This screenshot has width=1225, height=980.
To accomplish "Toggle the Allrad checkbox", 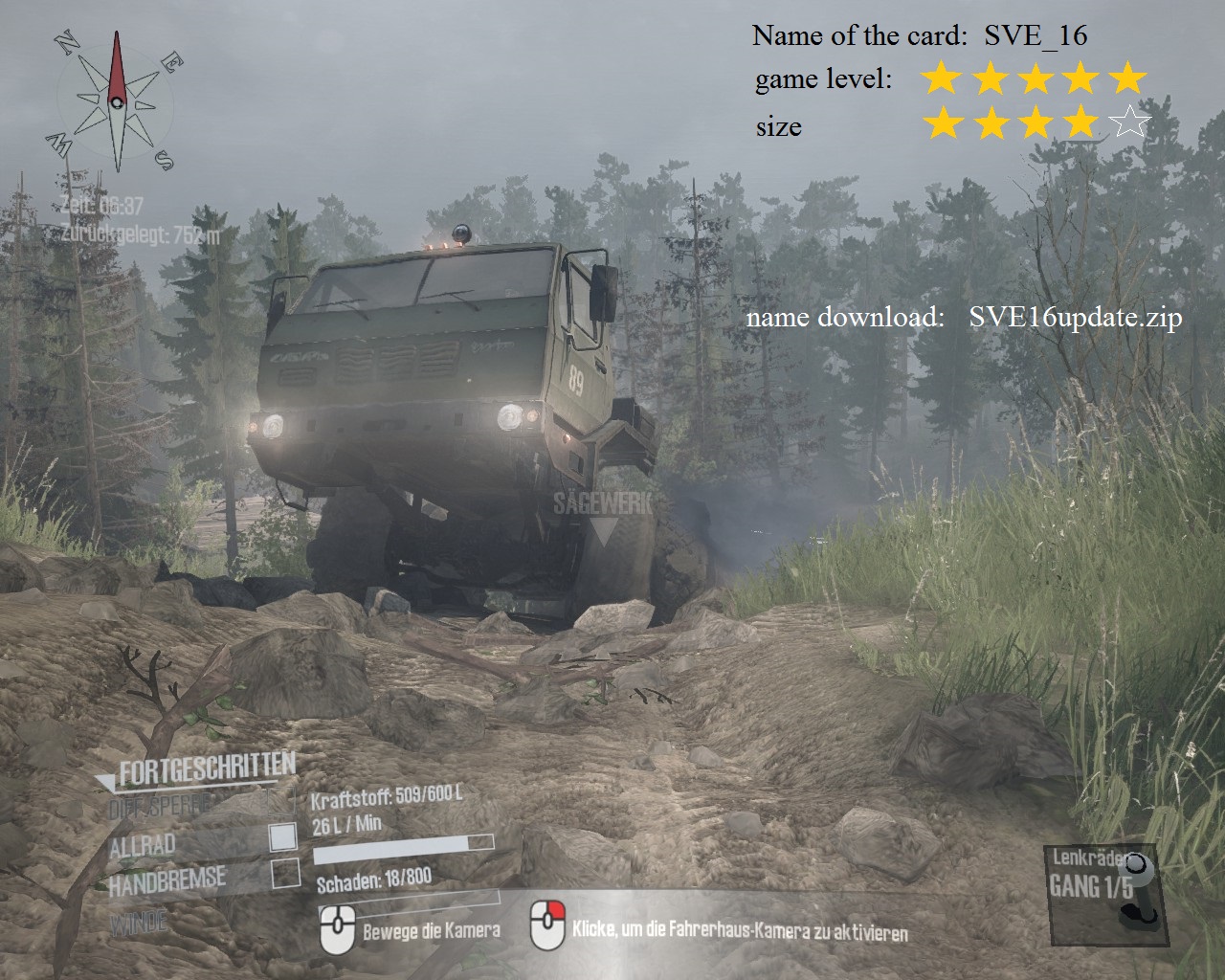I will 283,837.
